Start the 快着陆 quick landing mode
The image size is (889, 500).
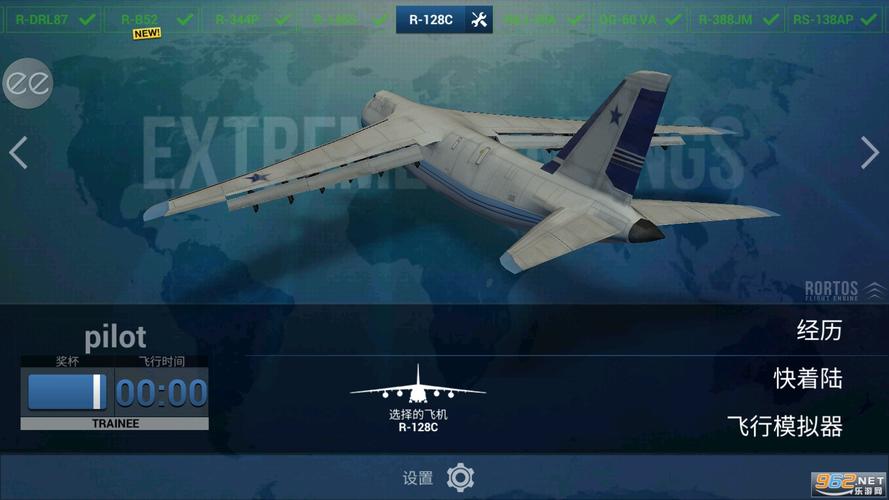808,379
